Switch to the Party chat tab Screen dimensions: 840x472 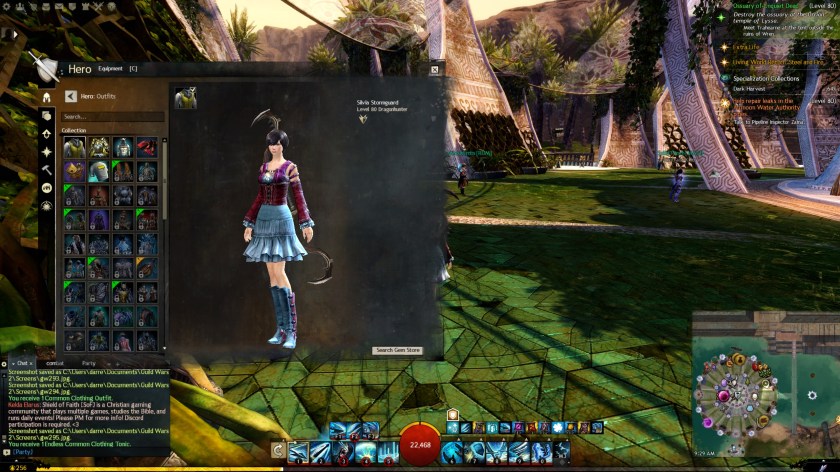click(88, 363)
